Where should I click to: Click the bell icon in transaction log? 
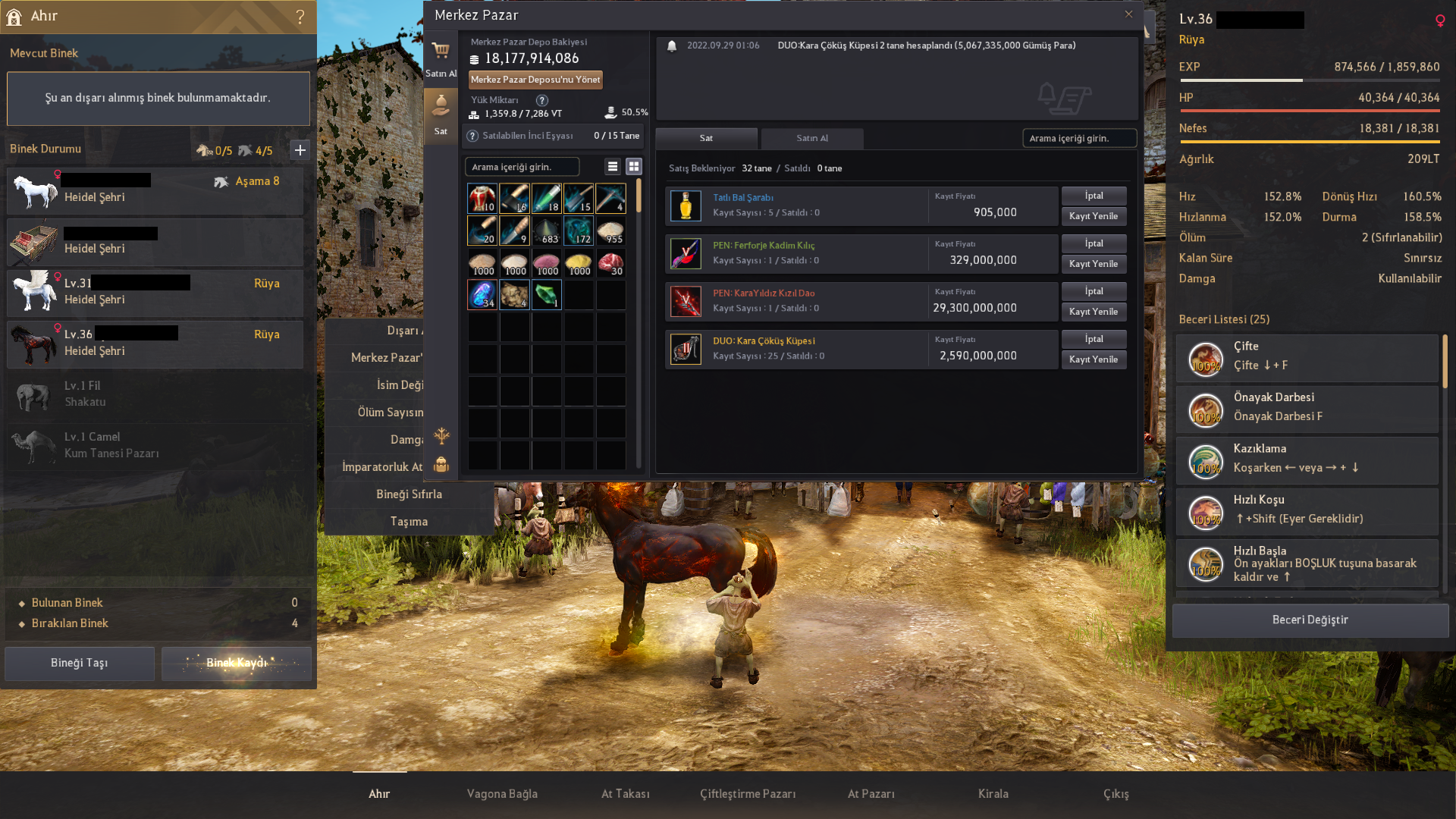click(x=673, y=45)
